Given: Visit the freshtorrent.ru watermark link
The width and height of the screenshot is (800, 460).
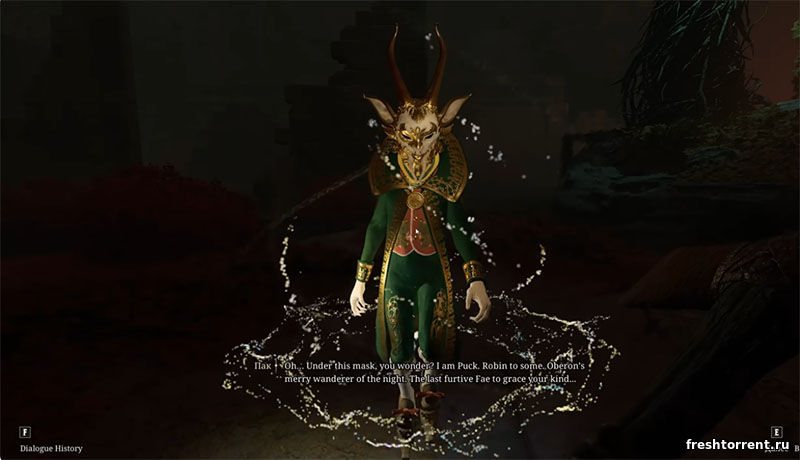Looking at the screenshot, I should pyautogui.click(x=738, y=444).
